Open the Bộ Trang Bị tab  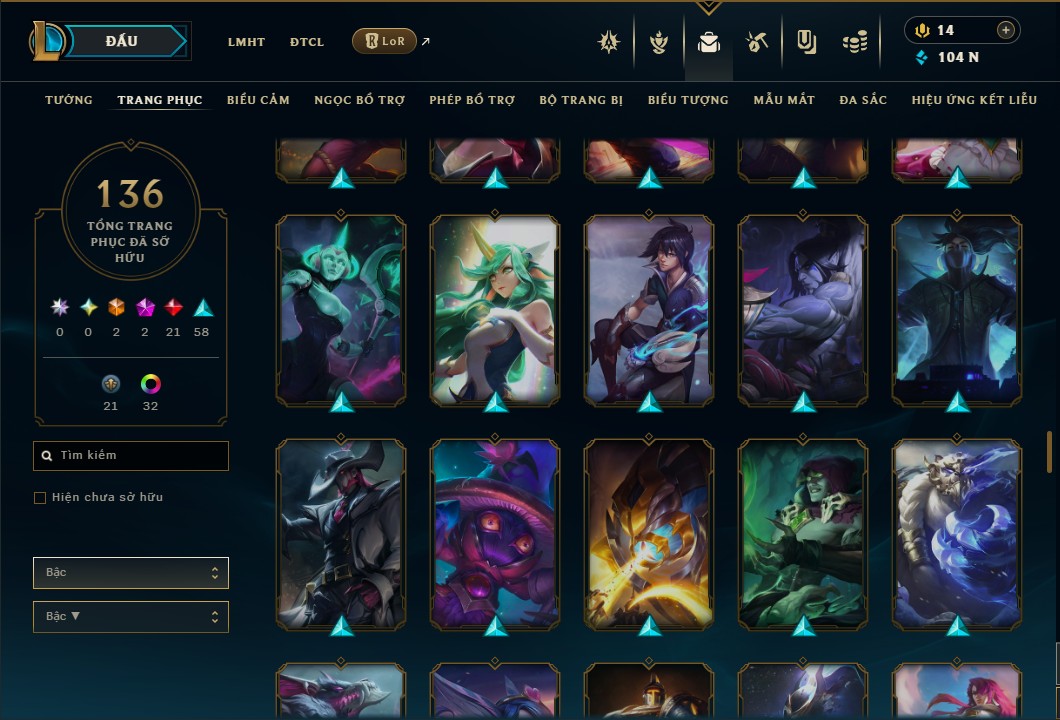tap(581, 100)
